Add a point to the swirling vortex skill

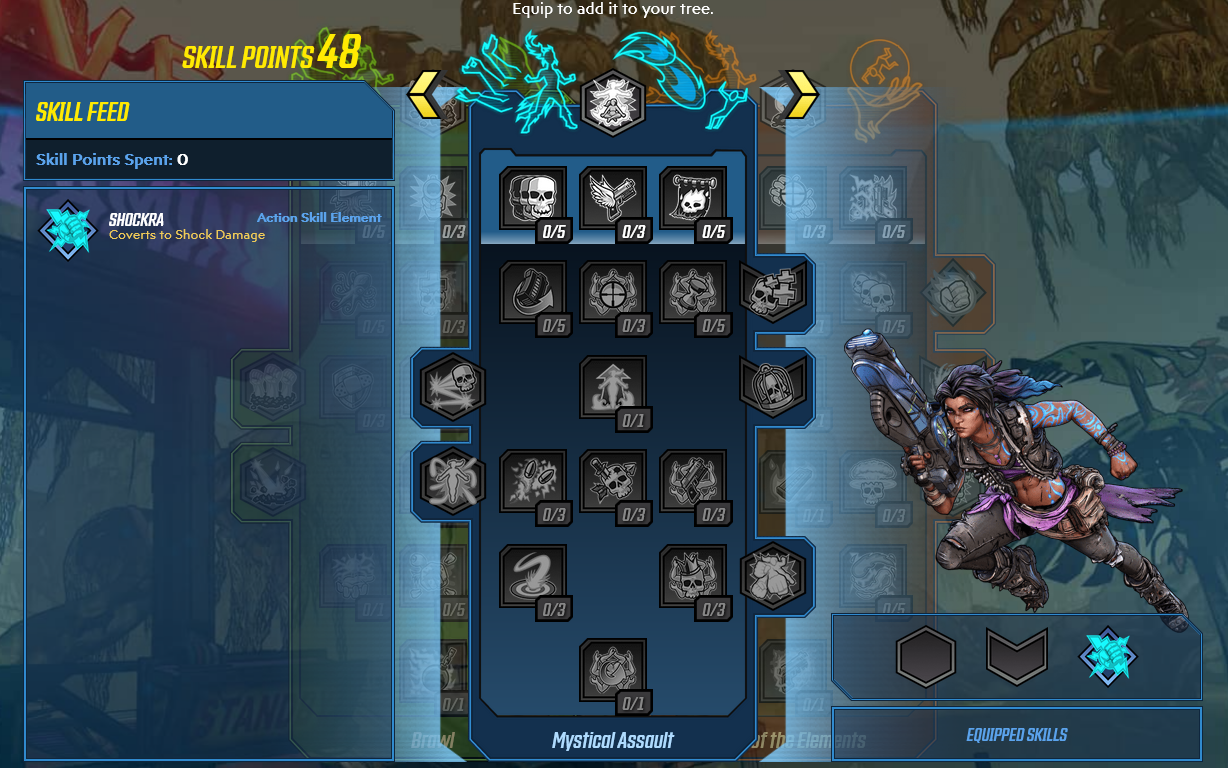(533, 576)
